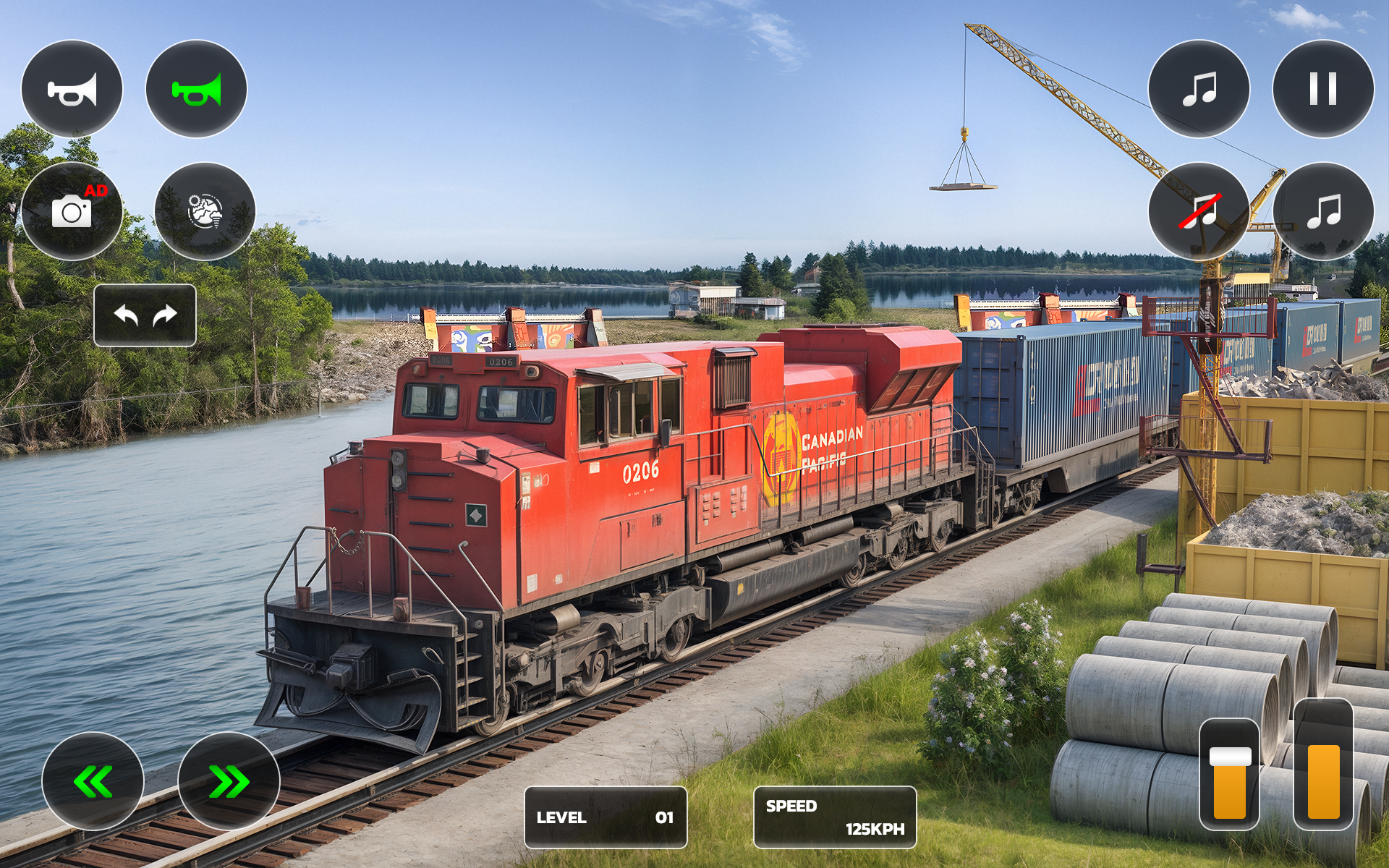Pause the game
1389x868 pixels.
1323,88
